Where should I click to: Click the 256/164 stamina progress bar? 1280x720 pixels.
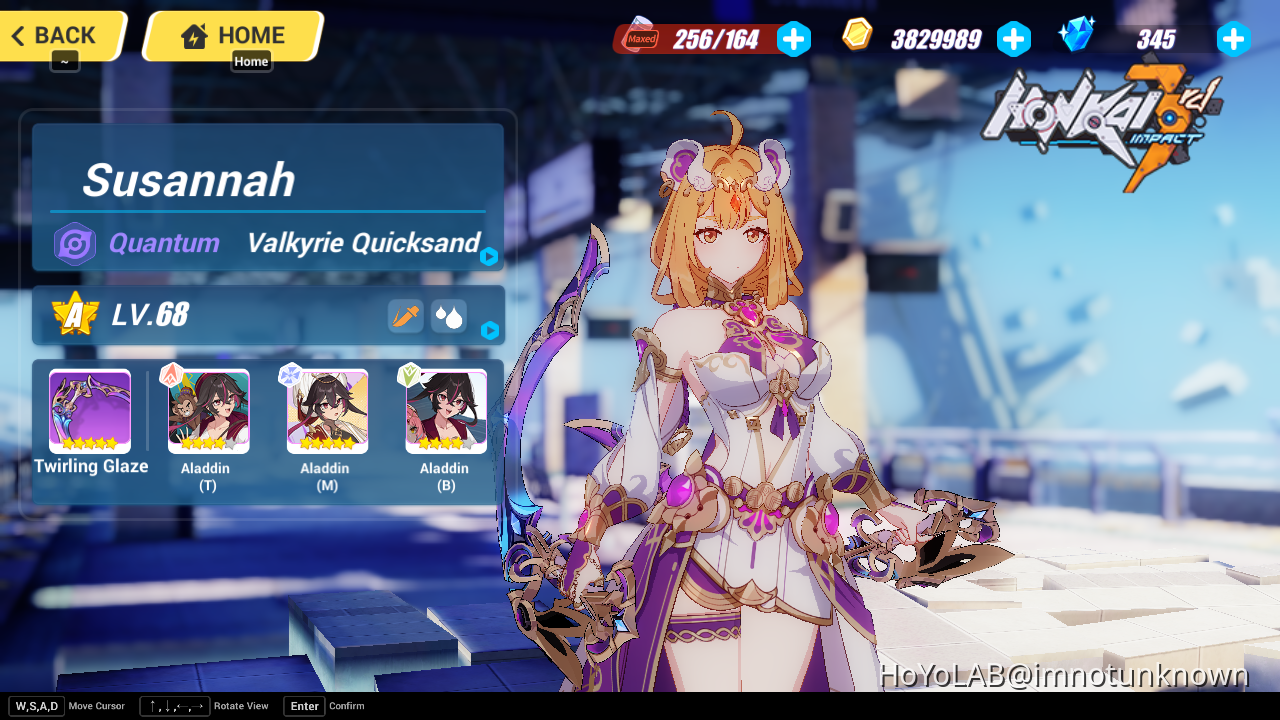[718, 38]
